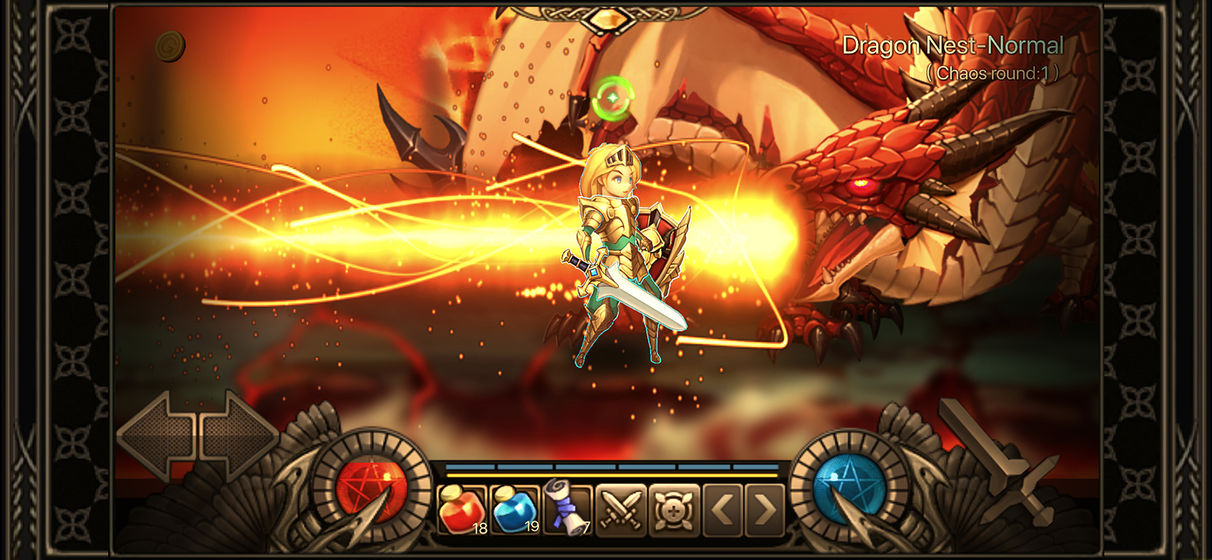Activate the crossed swords skill

tap(620, 509)
